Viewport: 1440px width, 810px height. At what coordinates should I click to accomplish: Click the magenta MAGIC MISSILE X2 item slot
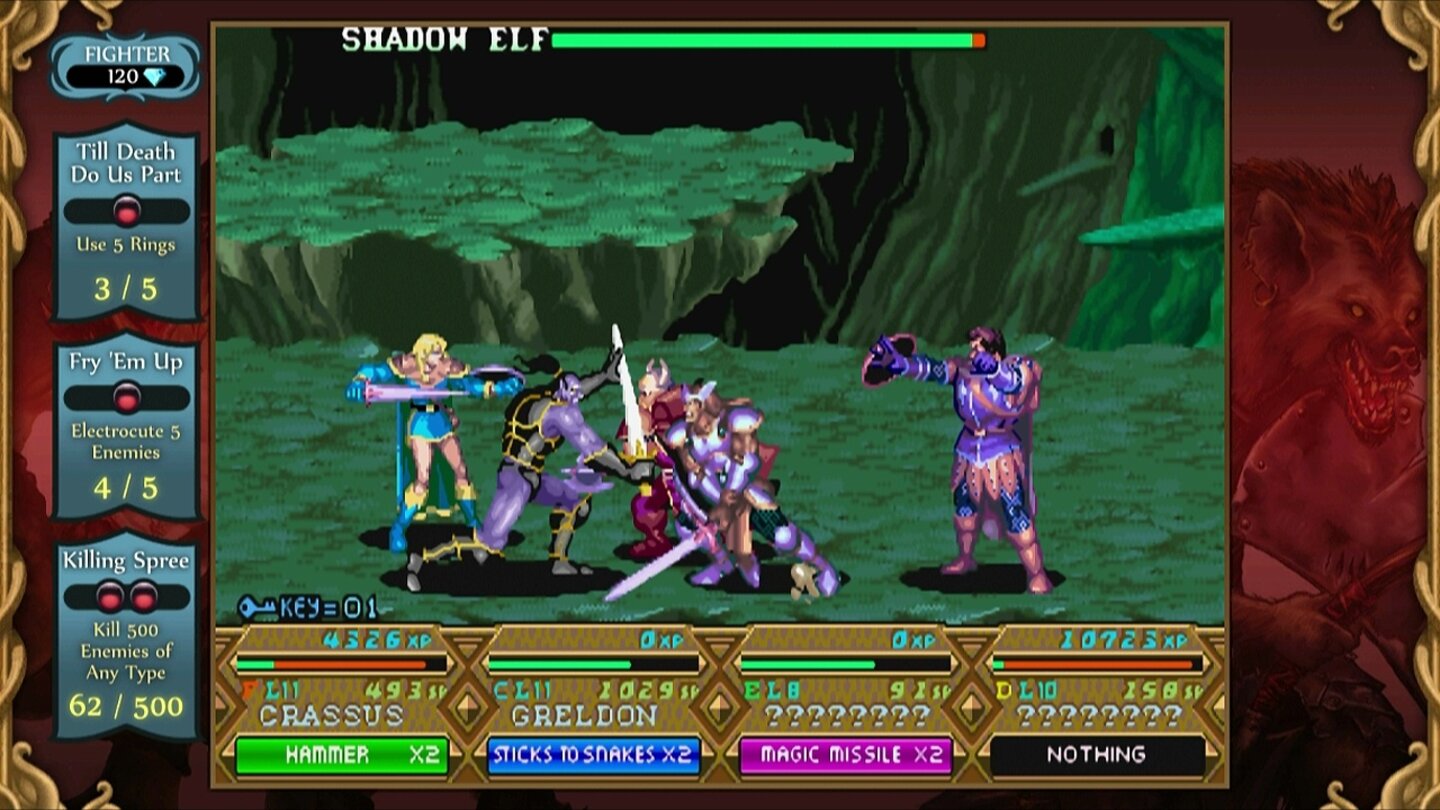coord(848,755)
